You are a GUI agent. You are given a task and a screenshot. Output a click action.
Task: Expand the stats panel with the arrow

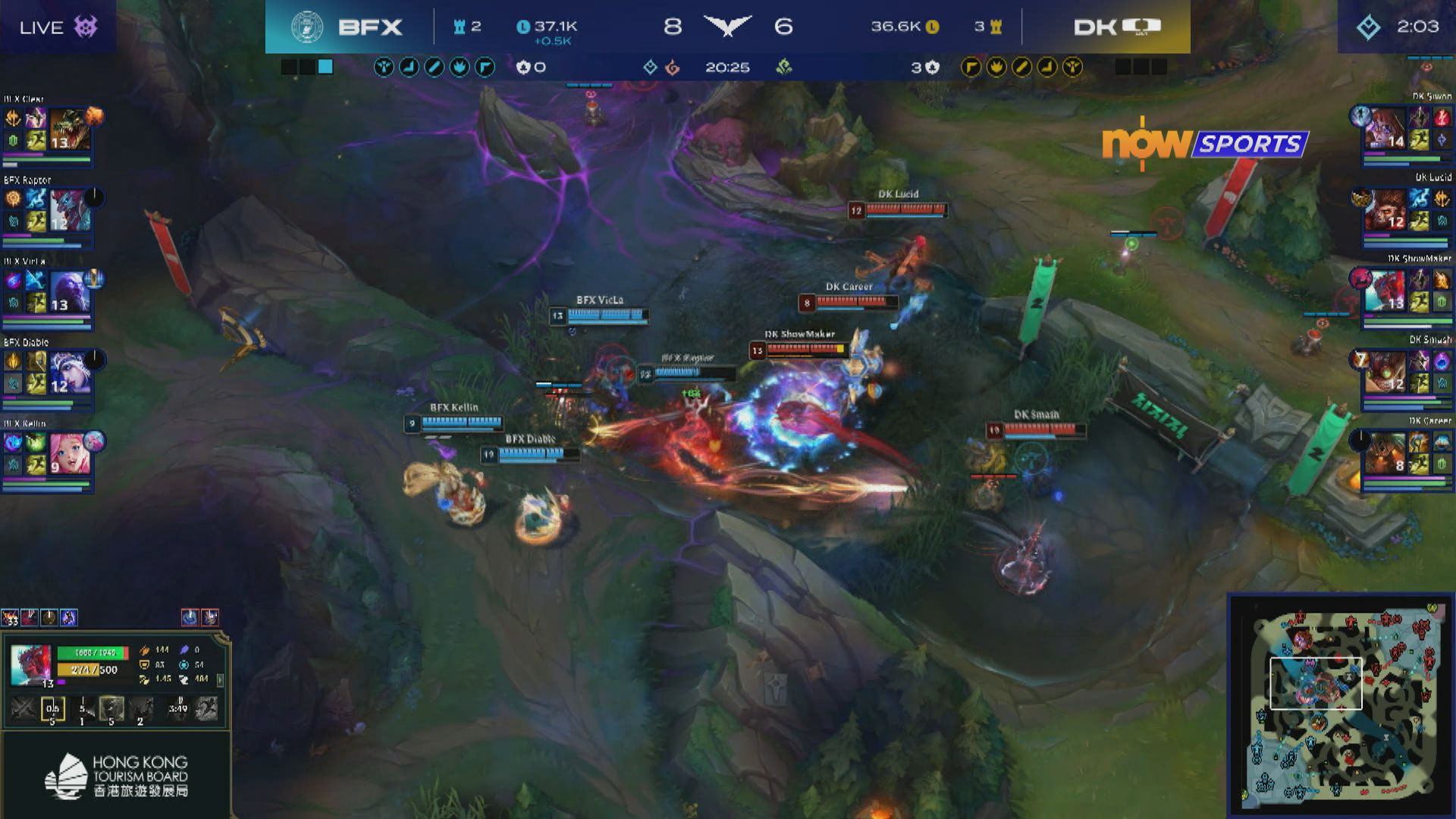220,679
